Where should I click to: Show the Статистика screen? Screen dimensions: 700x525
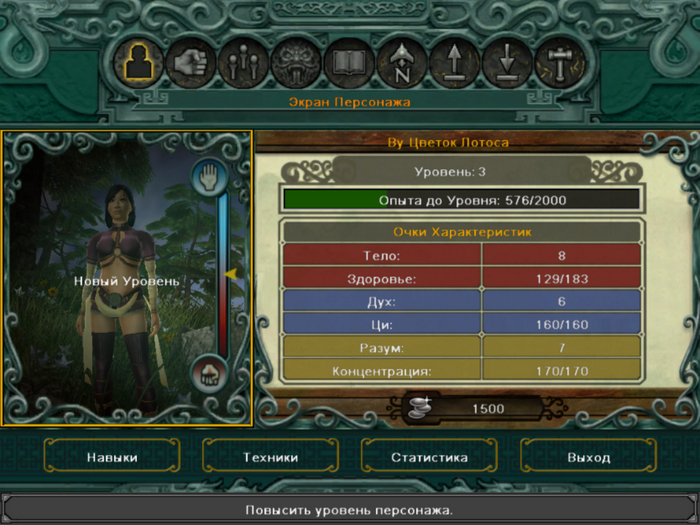tap(429, 457)
